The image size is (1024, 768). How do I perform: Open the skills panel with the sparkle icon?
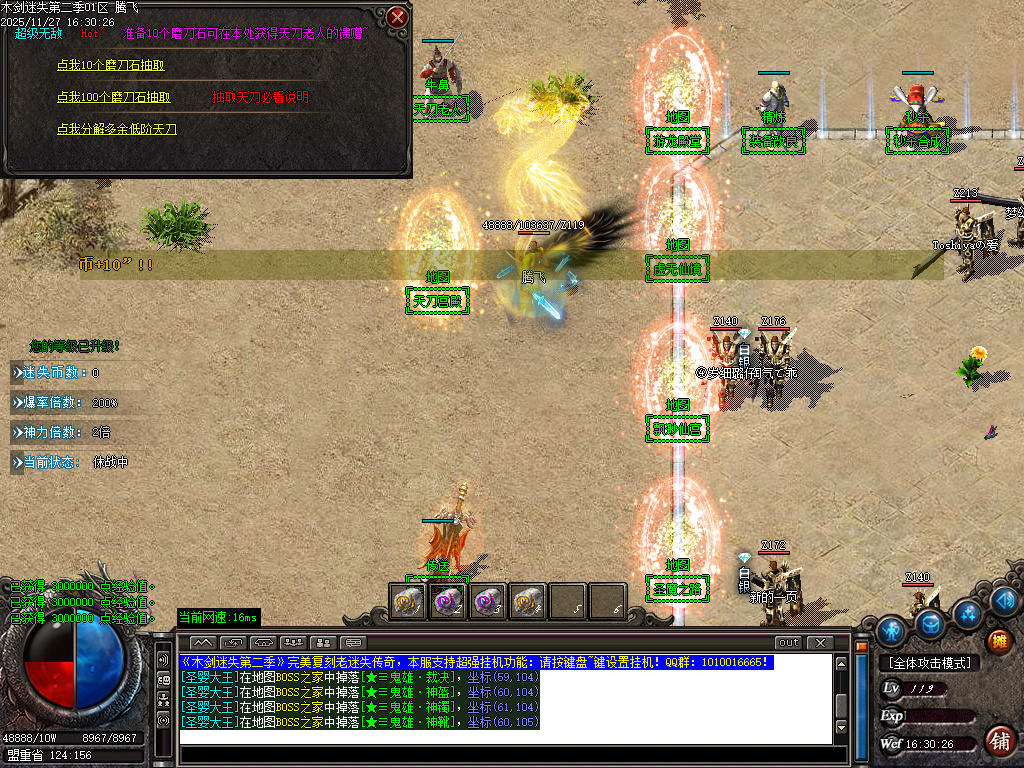tap(967, 612)
